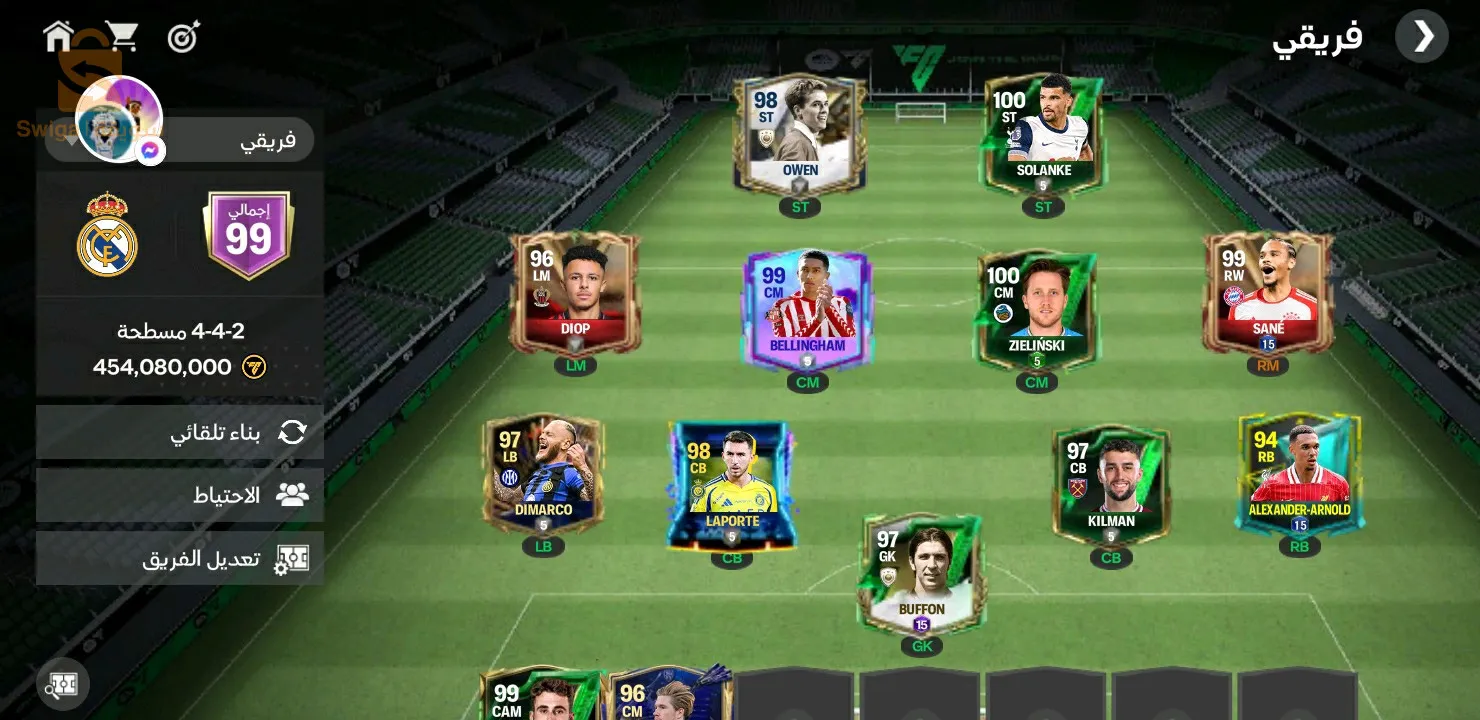Select the Solanke striker card
Viewport: 1480px width, 720px height.
coord(1043,135)
